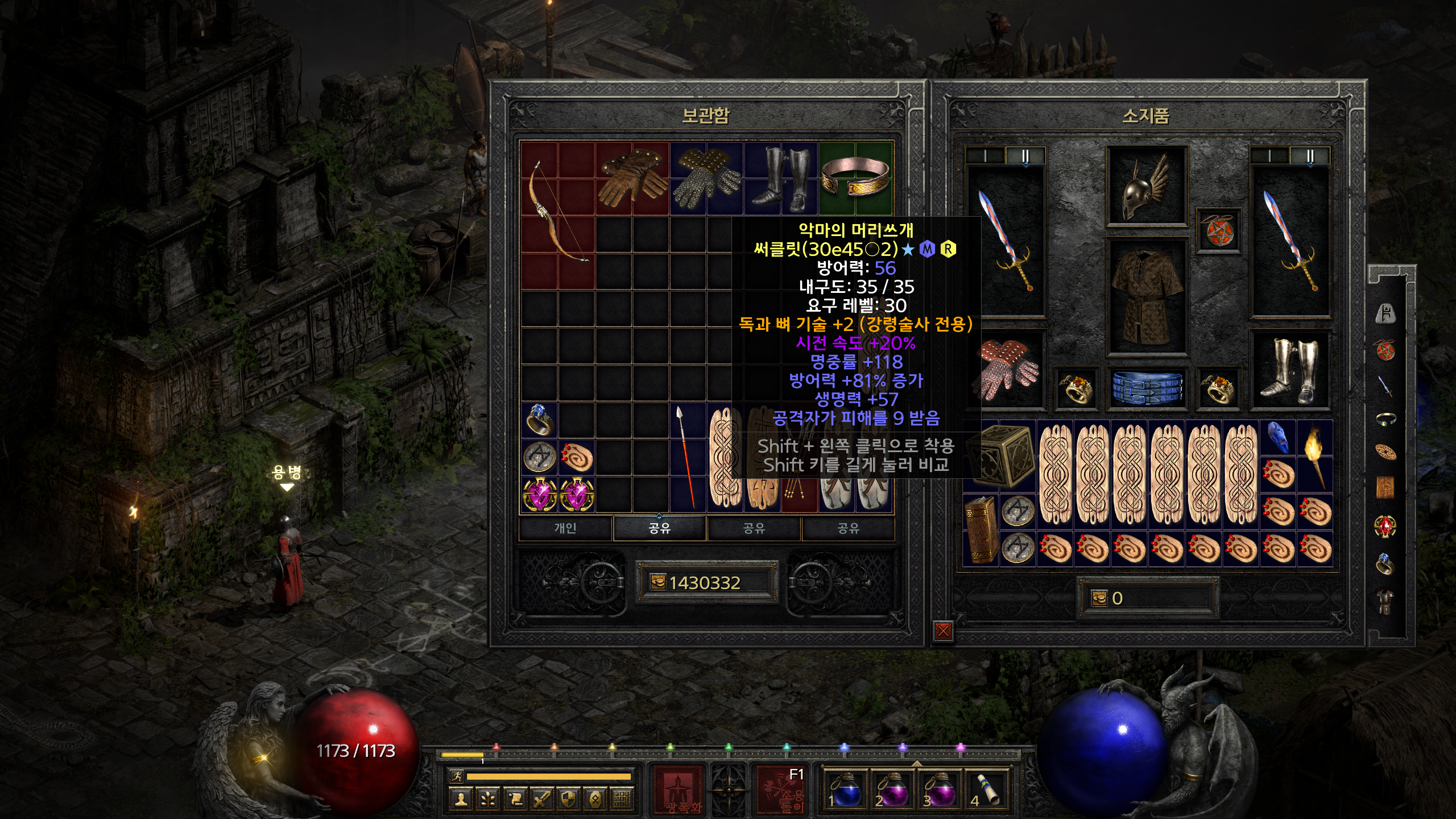
Task: Use the blue mana potion in belt
Action: pyautogui.click(x=845, y=789)
